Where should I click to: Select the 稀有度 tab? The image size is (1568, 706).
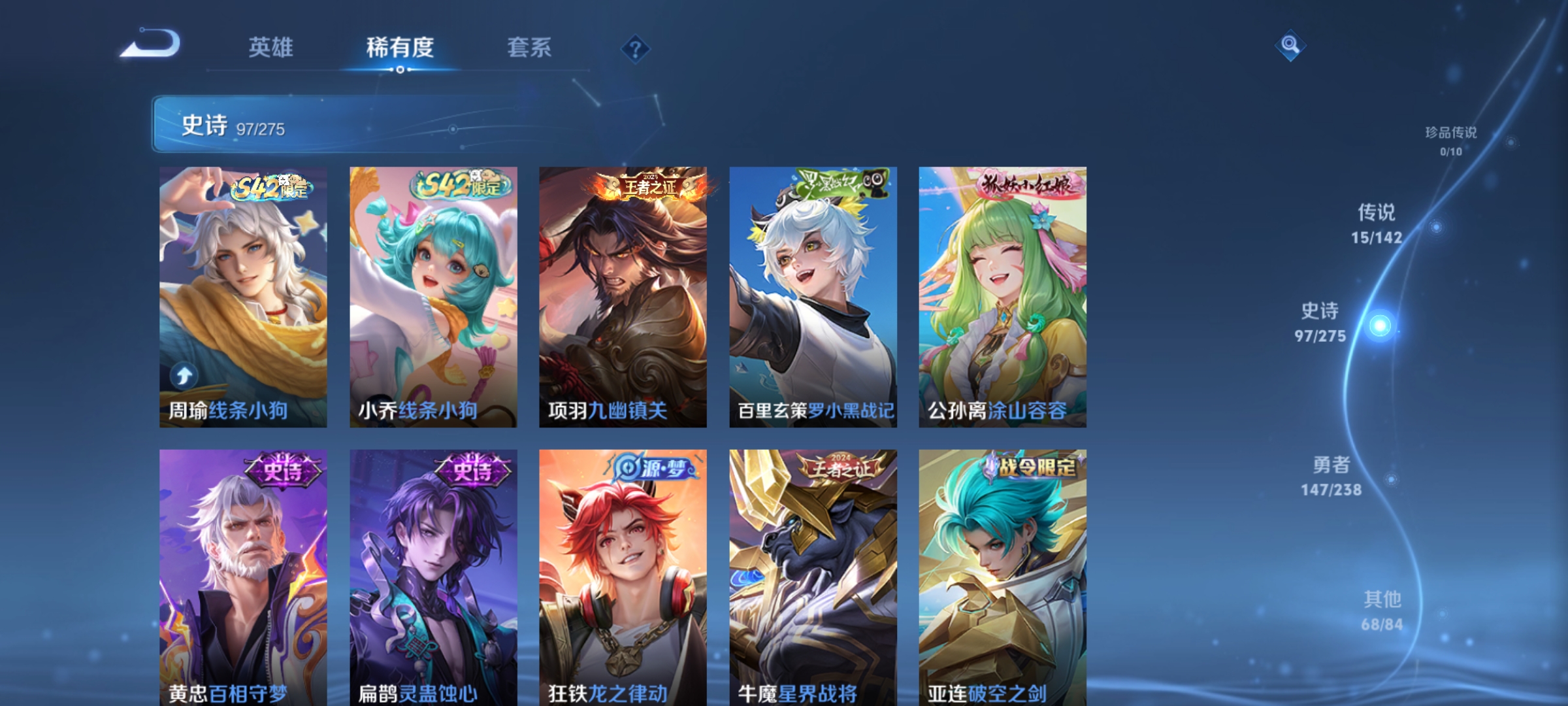[x=401, y=48]
